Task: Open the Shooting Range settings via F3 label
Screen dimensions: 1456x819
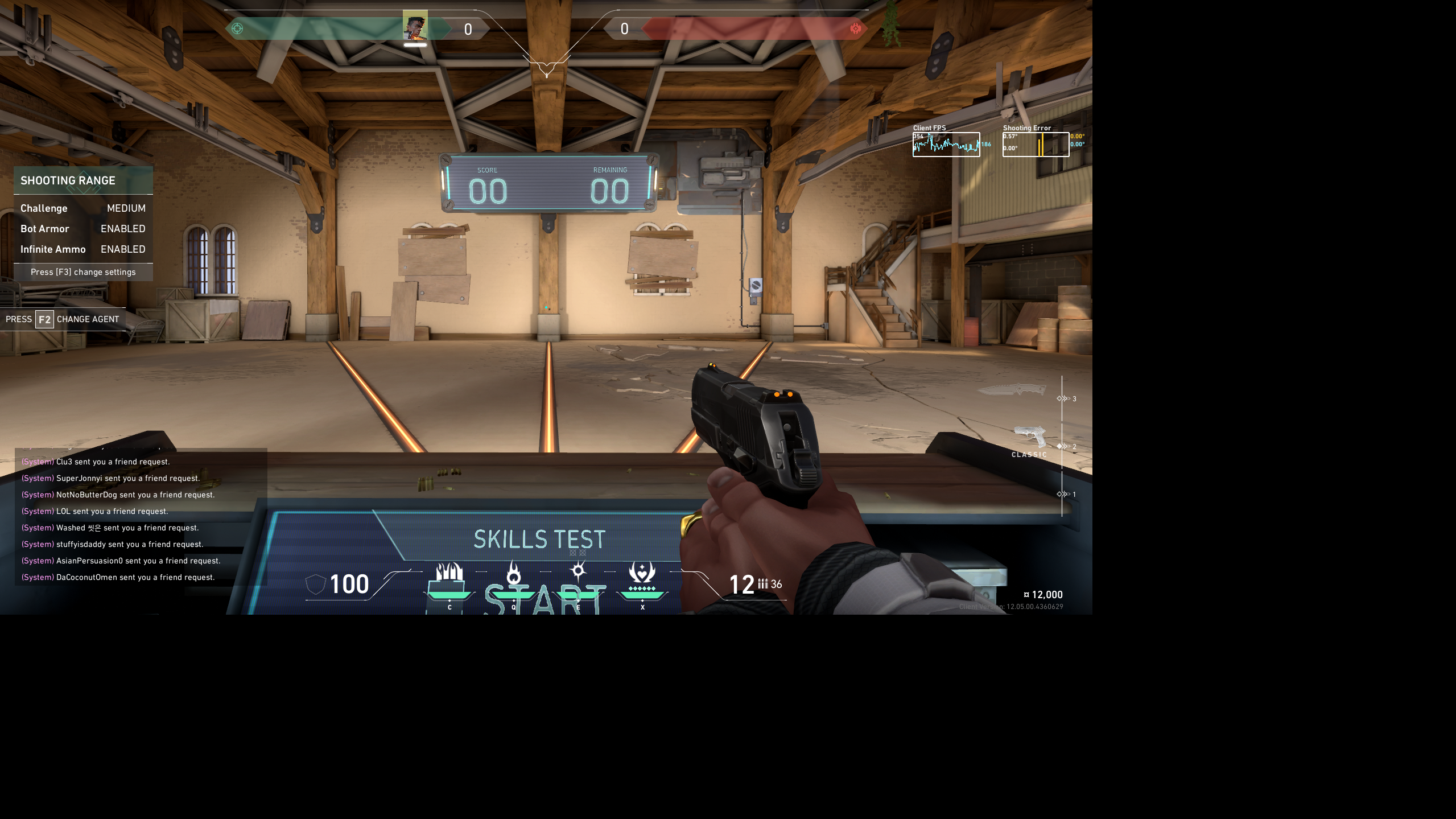Action: 83,272
